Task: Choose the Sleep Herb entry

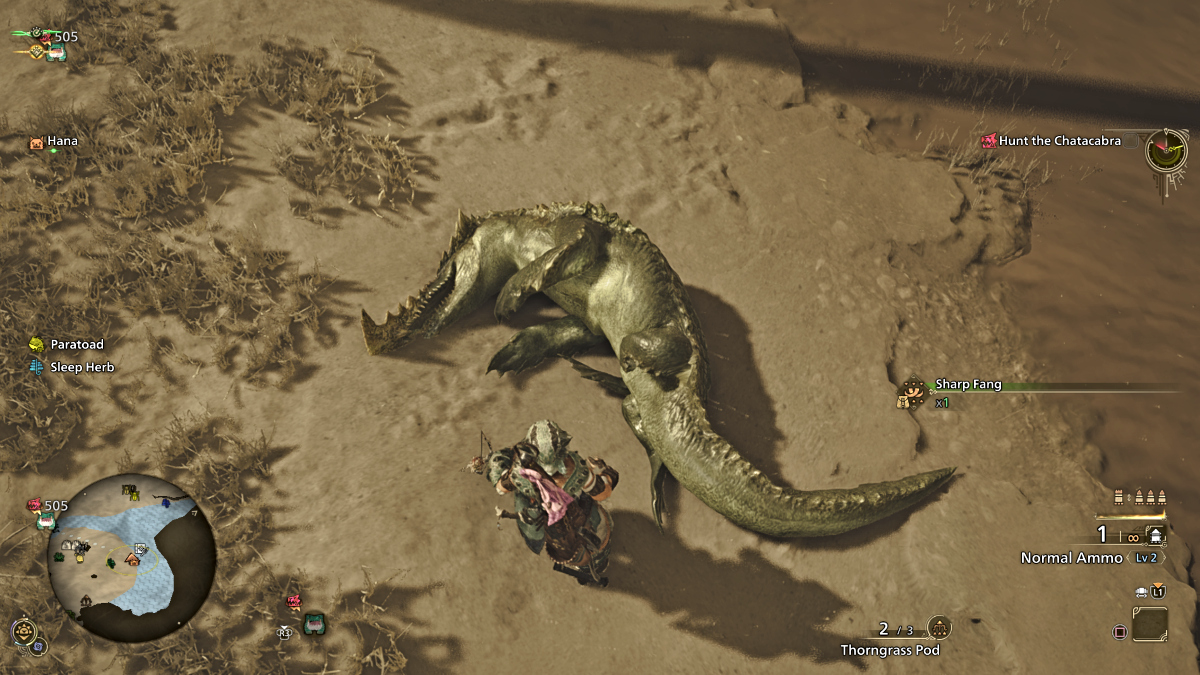Action: pos(82,368)
